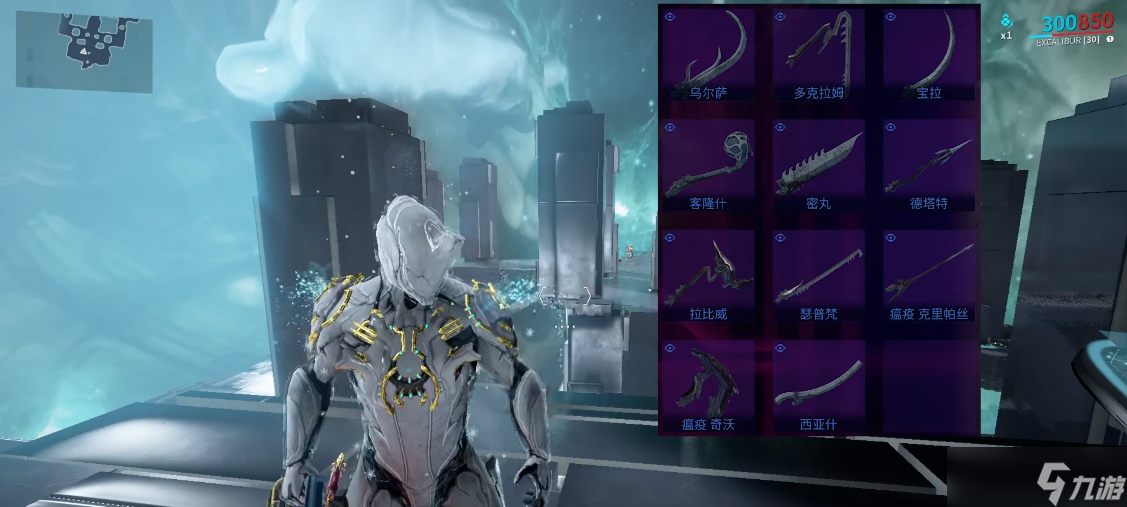This screenshot has width=1127, height=507.
Task: Pick the 拉比威 weapon part
Action: point(708,277)
